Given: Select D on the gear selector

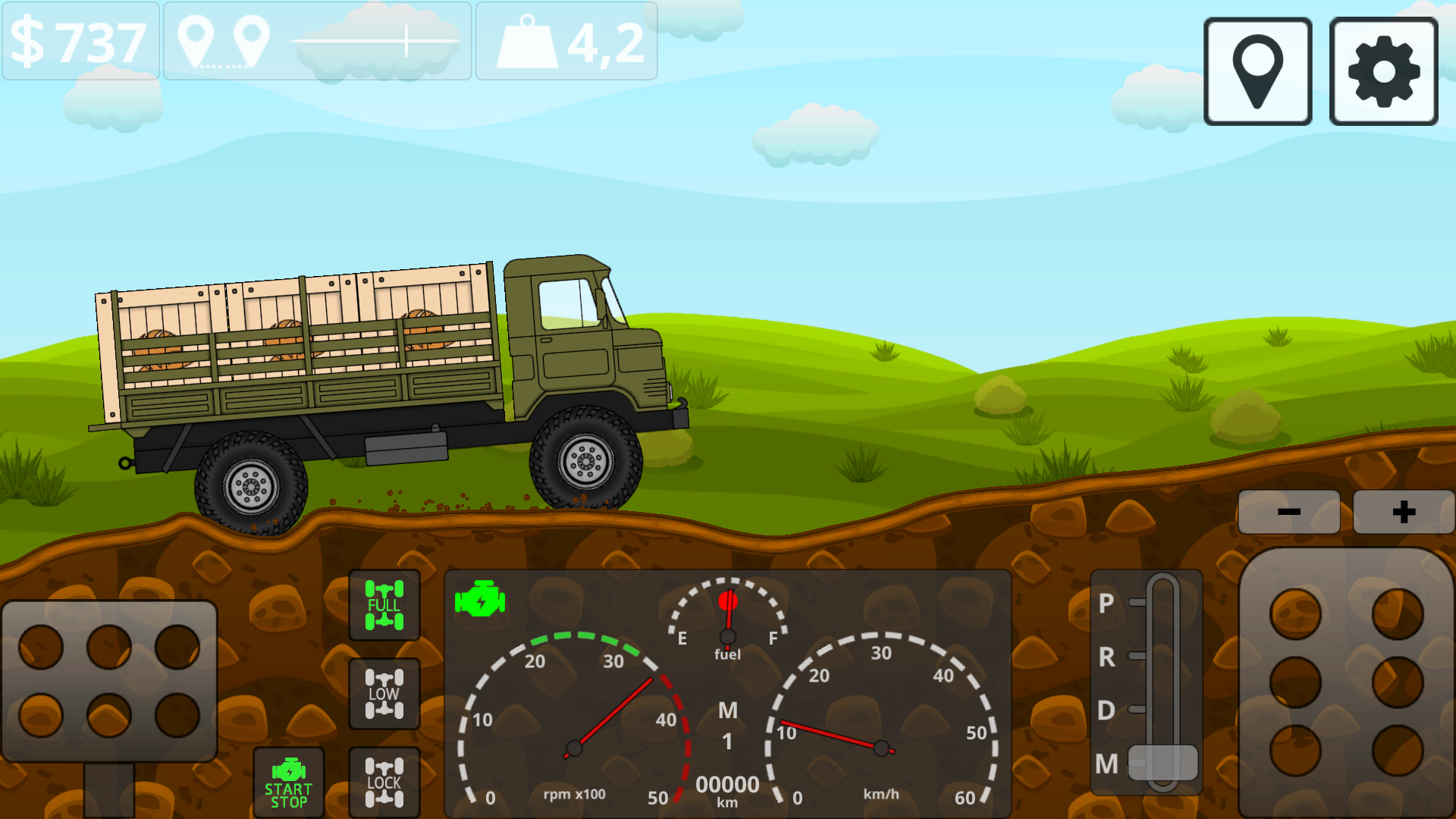Looking at the screenshot, I should point(1106,711).
